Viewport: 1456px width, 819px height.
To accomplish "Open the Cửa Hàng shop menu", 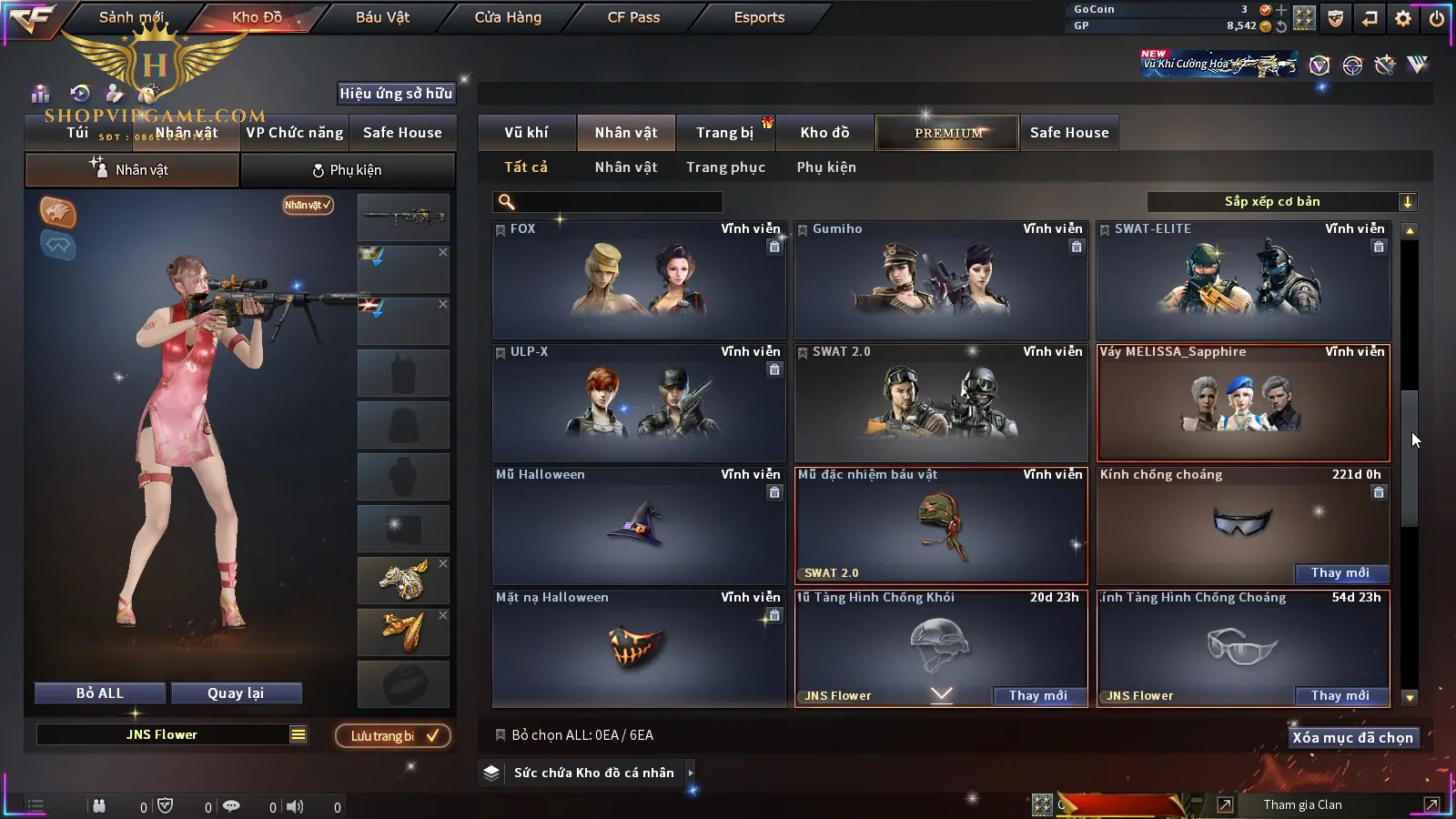I will tap(508, 17).
